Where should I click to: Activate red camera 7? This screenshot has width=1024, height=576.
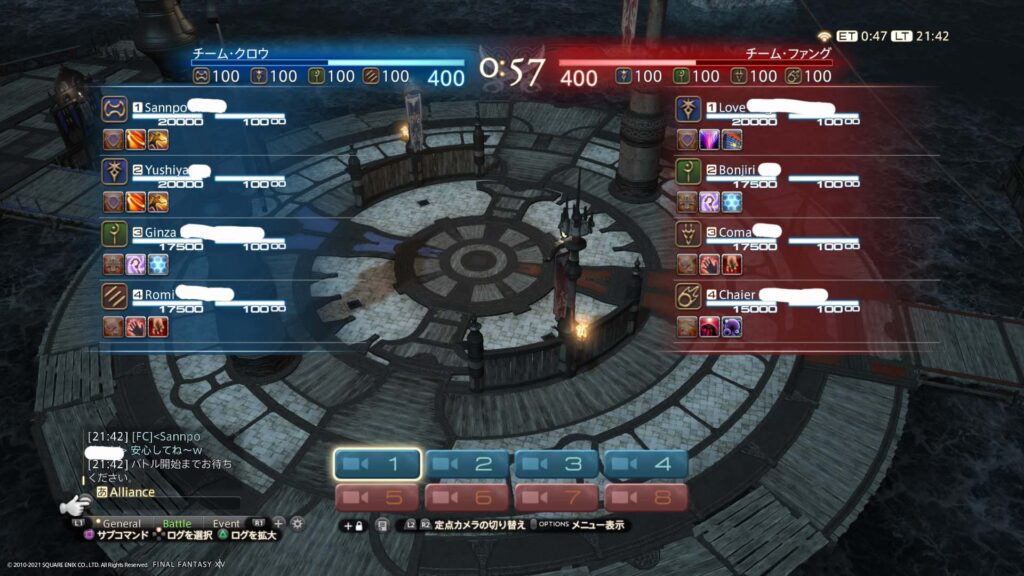pyautogui.click(x=557, y=497)
